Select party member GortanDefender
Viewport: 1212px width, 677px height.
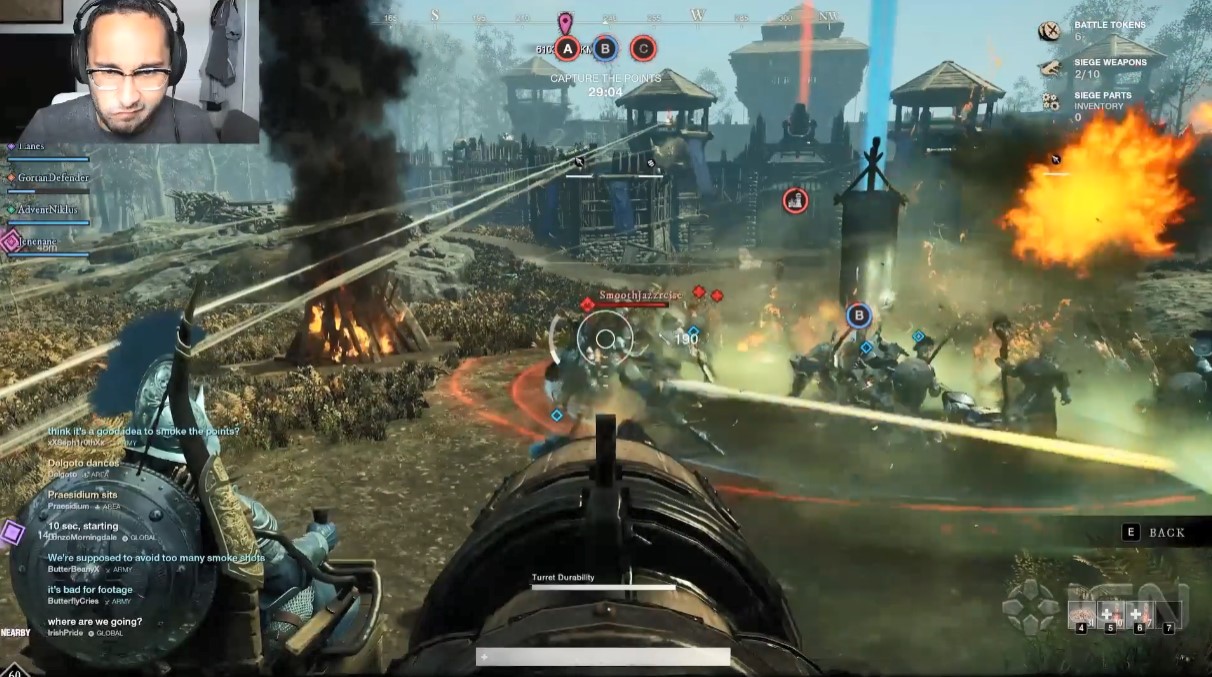tap(52, 178)
